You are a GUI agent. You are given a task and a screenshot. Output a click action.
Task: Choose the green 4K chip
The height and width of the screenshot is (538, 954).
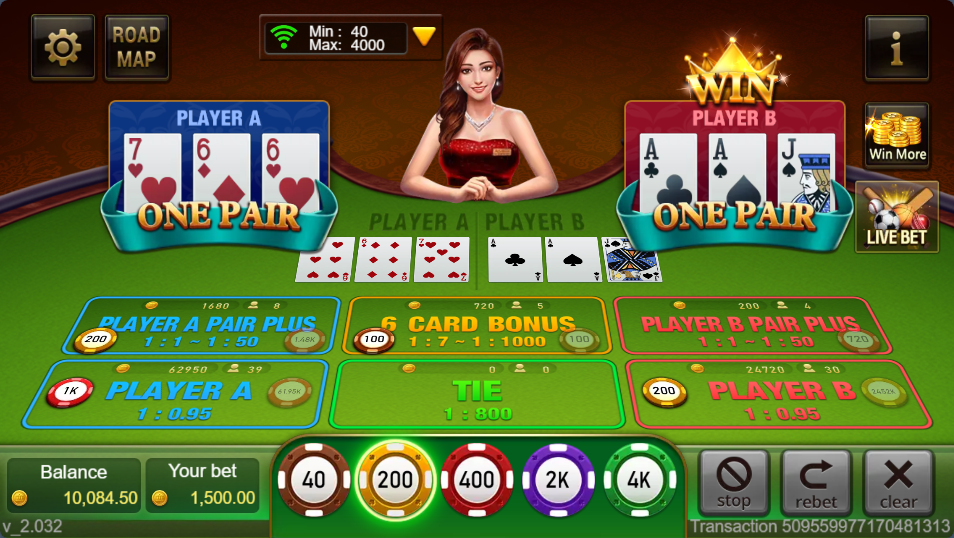pyautogui.click(x=639, y=480)
